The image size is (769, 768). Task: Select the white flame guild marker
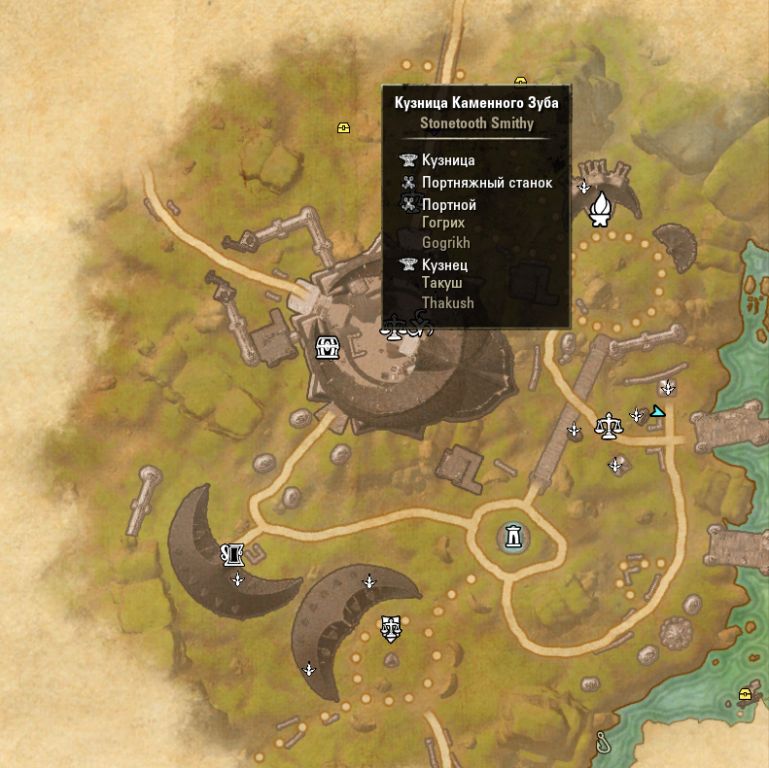601,208
